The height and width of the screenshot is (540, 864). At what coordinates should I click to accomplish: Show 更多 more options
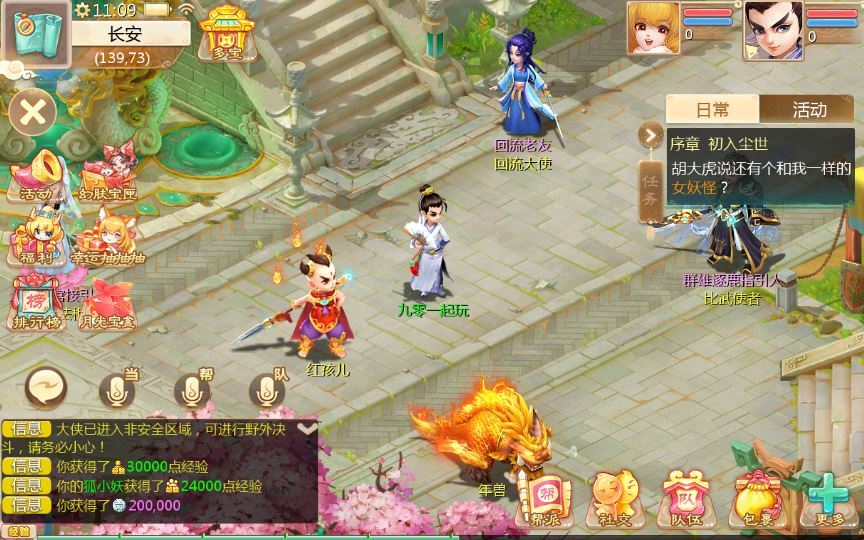tap(828, 496)
